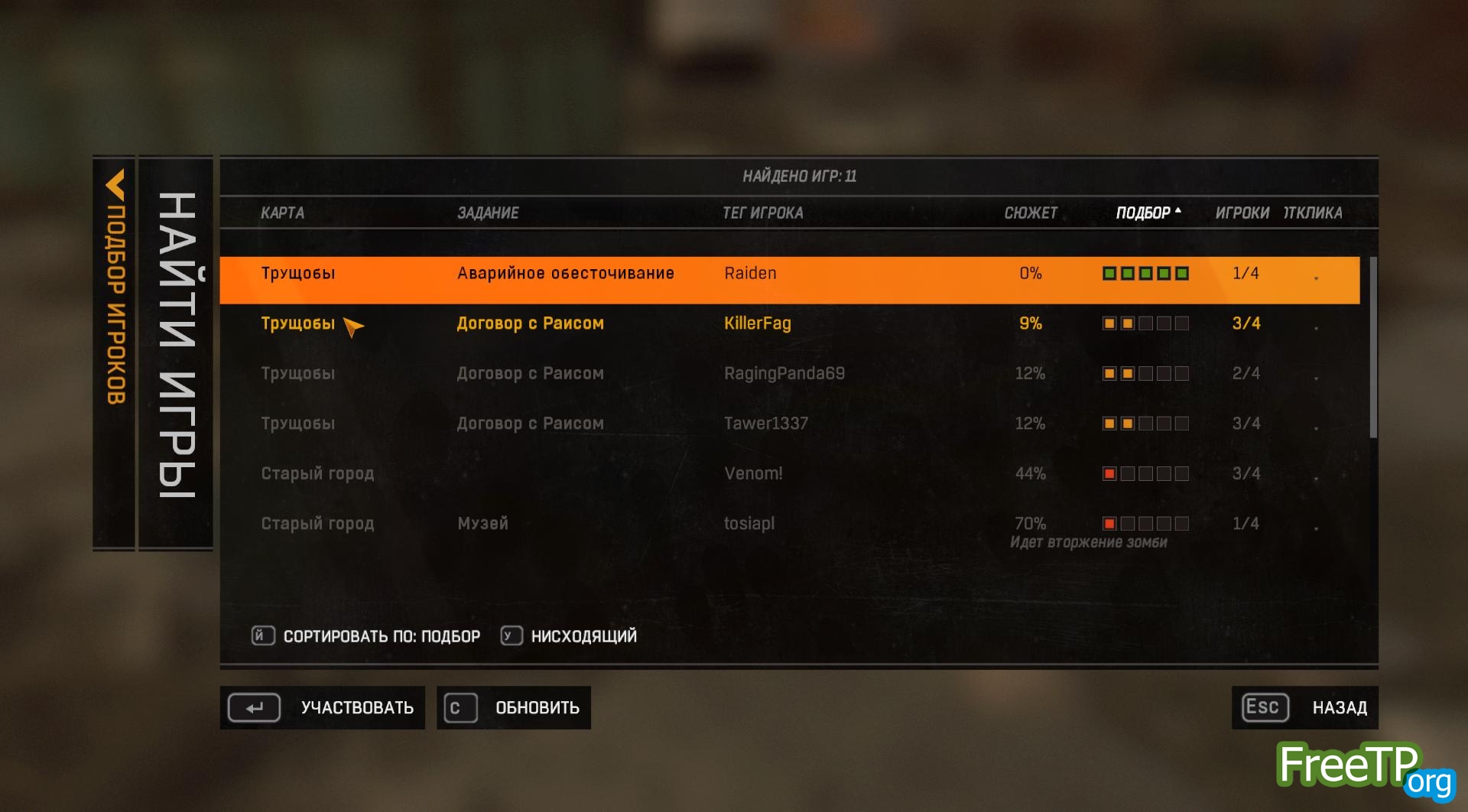This screenshot has height=812, width=1468.
Task: Refresh the list with ОБНОВИТЬ
Action: point(514,708)
